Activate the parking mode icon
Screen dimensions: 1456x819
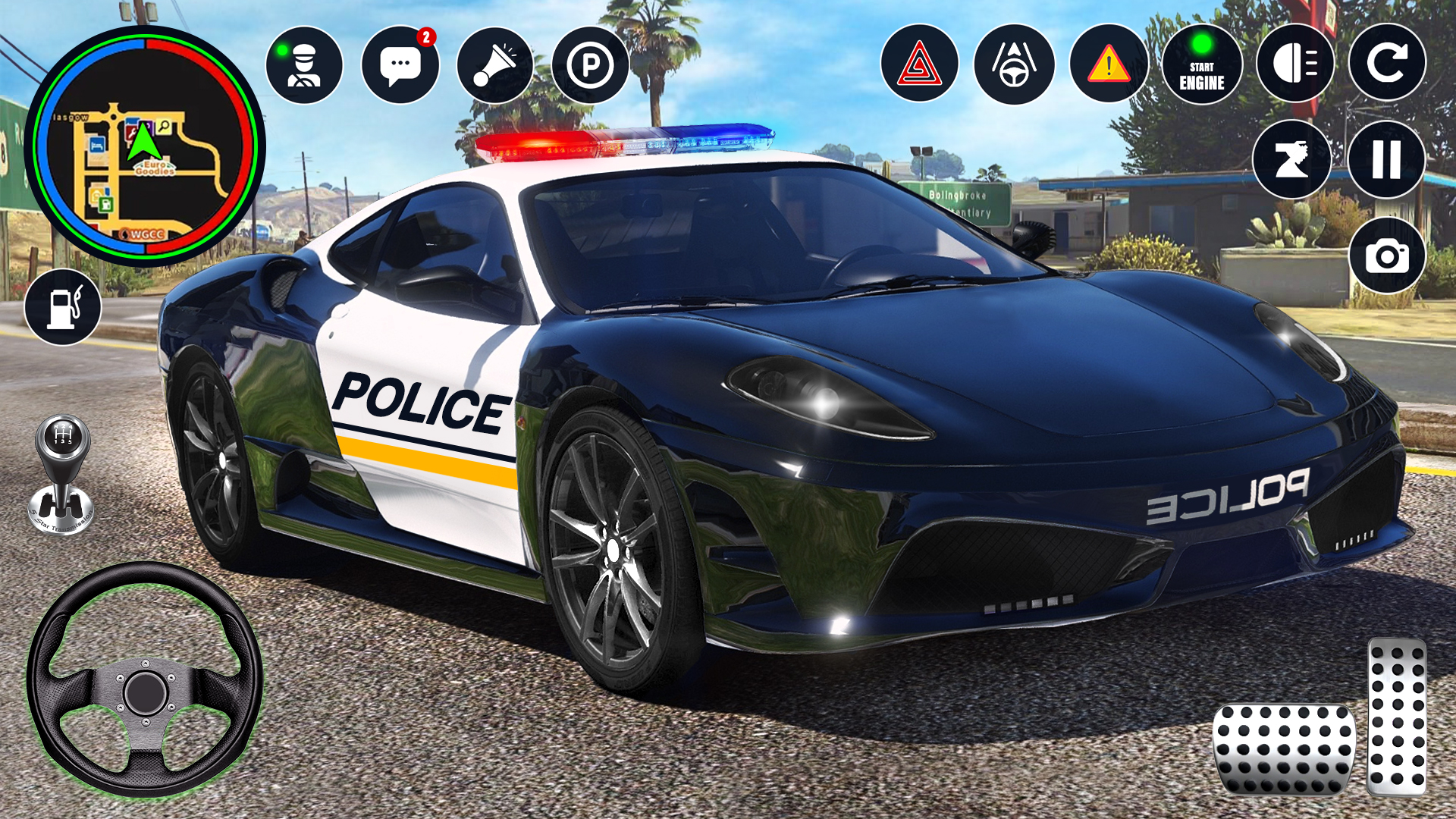pos(592,64)
